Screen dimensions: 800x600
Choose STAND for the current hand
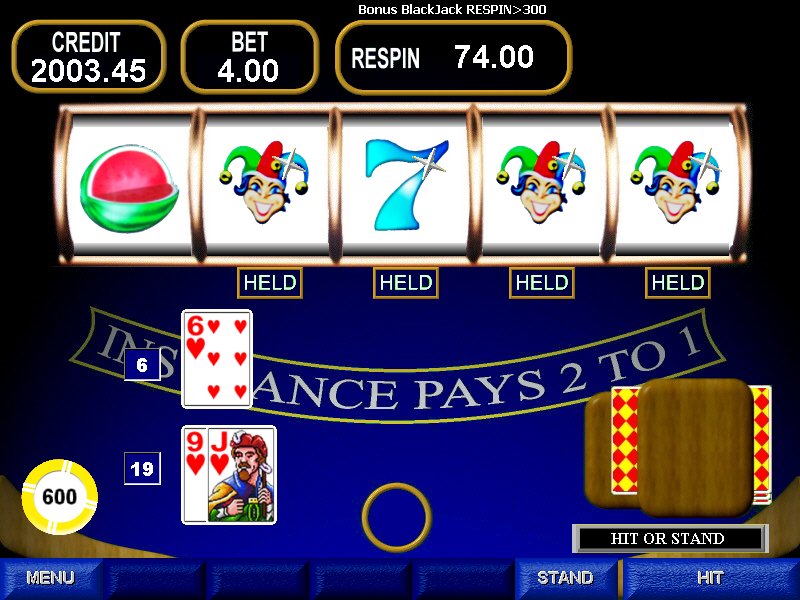(x=565, y=578)
